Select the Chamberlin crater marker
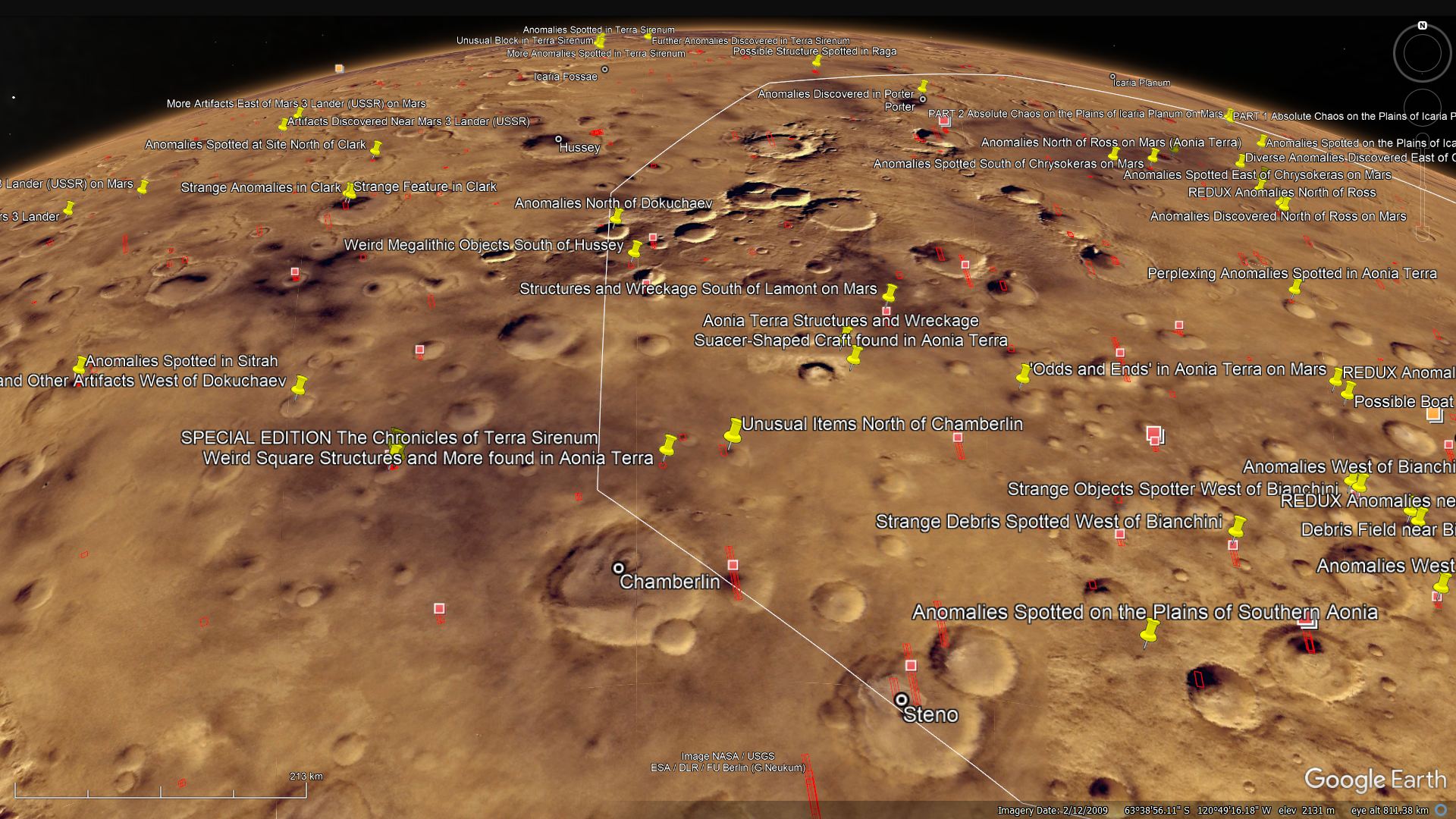The image size is (1456, 819). 619,568
